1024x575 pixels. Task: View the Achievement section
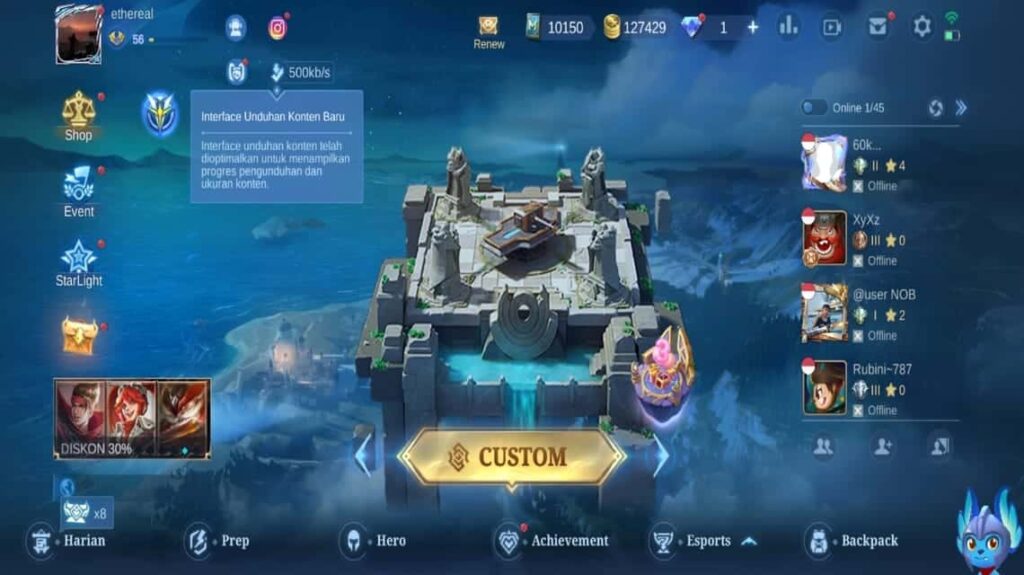point(555,541)
